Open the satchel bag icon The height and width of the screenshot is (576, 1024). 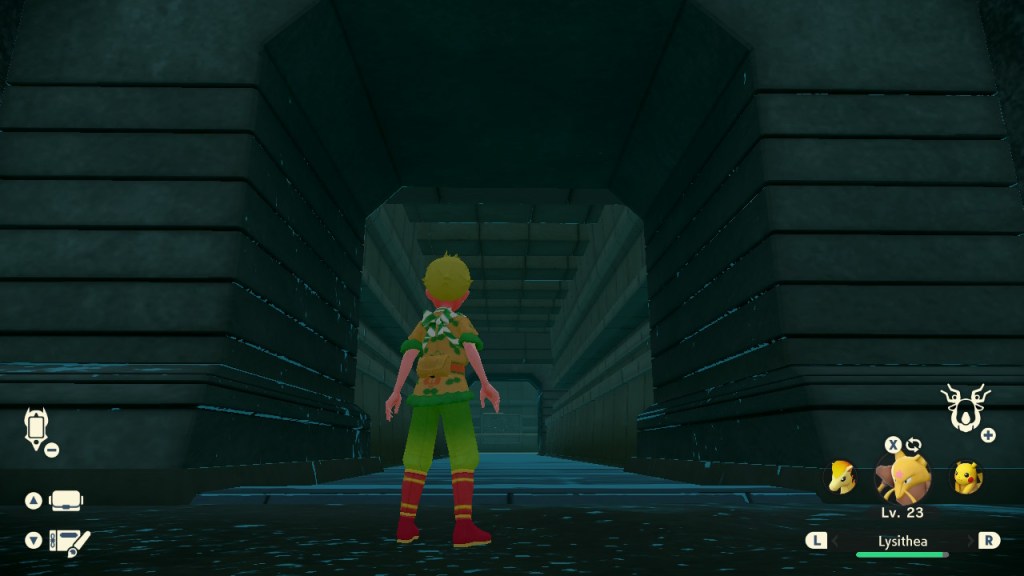67,500
